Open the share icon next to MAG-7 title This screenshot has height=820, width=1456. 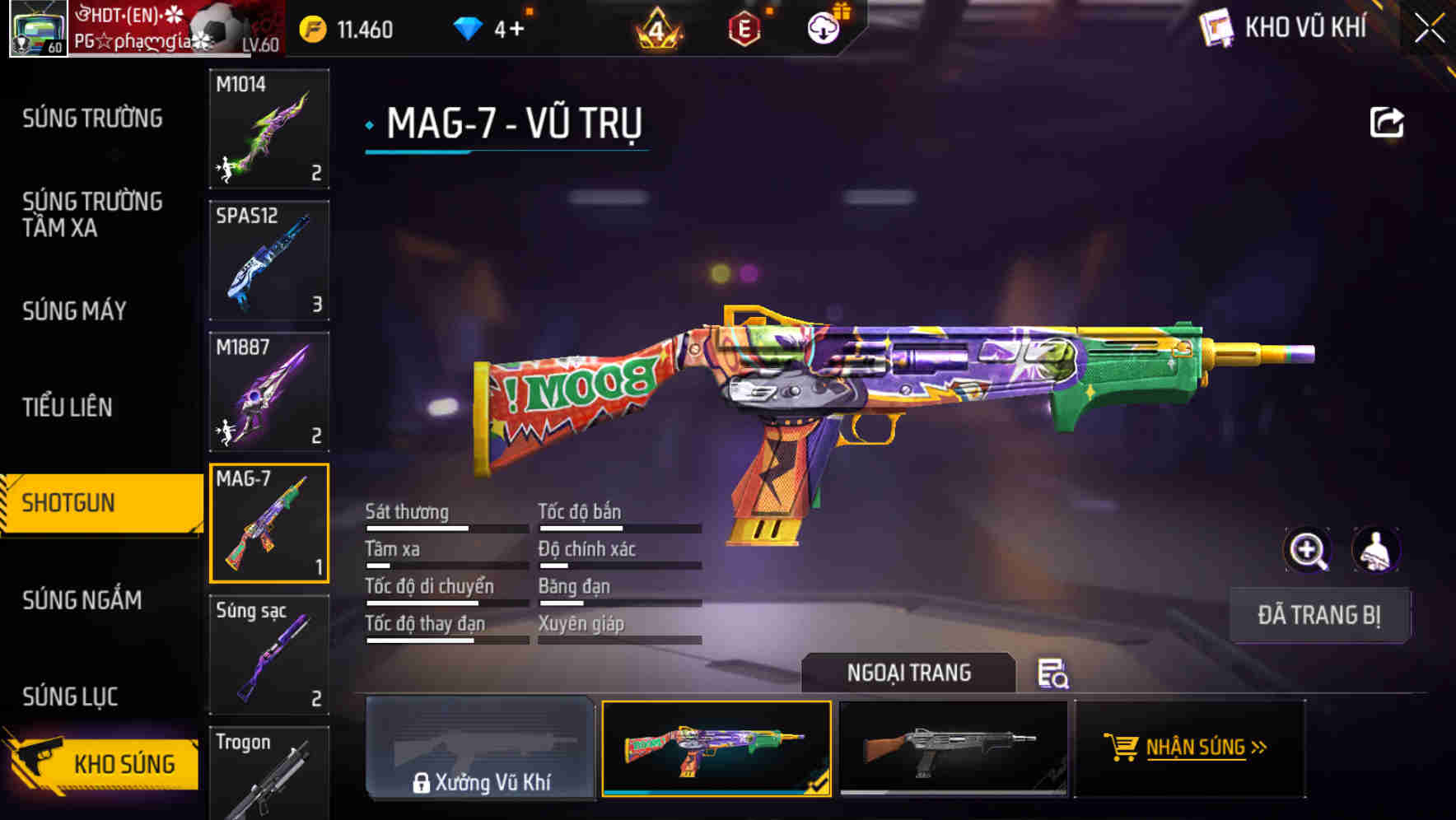(1388, 122)
